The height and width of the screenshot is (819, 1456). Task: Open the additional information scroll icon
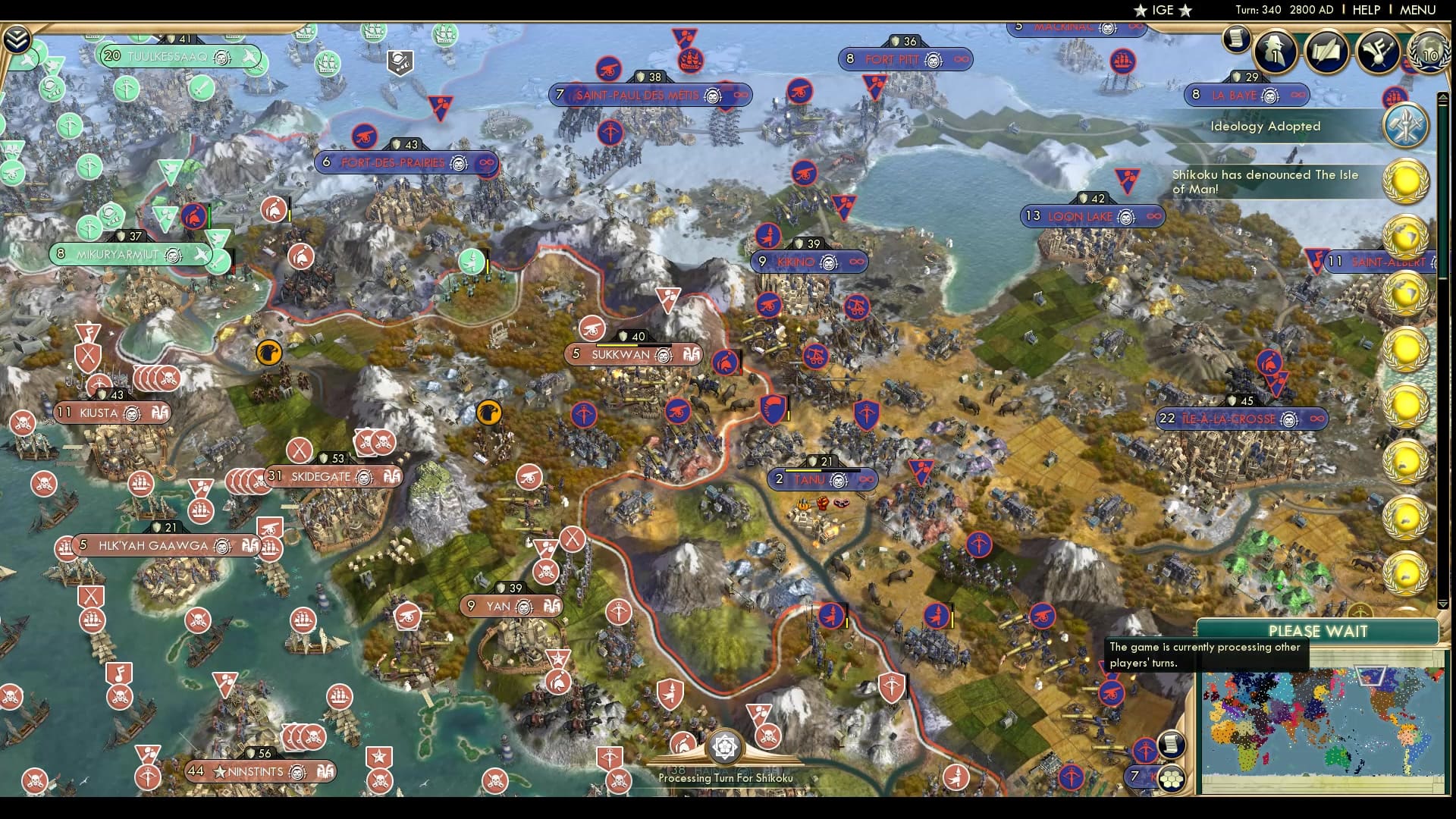point(1236,38)
